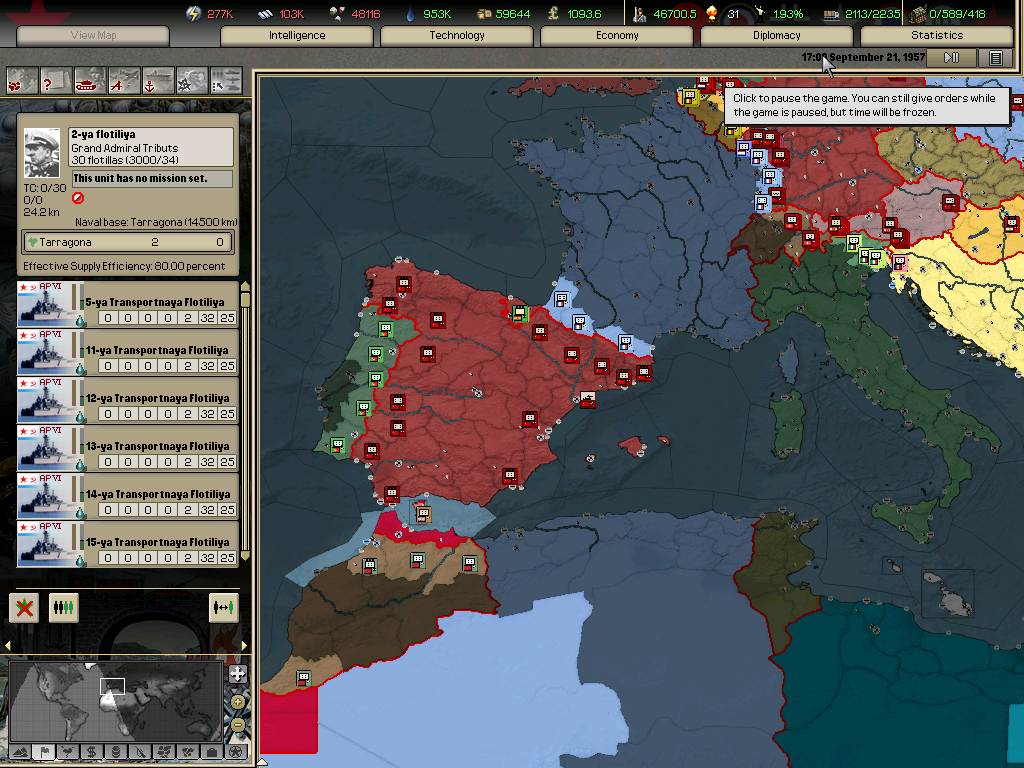Show the Statistics tab
Image resolution: width=1024 pixels, height=768 pixels.
[x=937, y=35]
